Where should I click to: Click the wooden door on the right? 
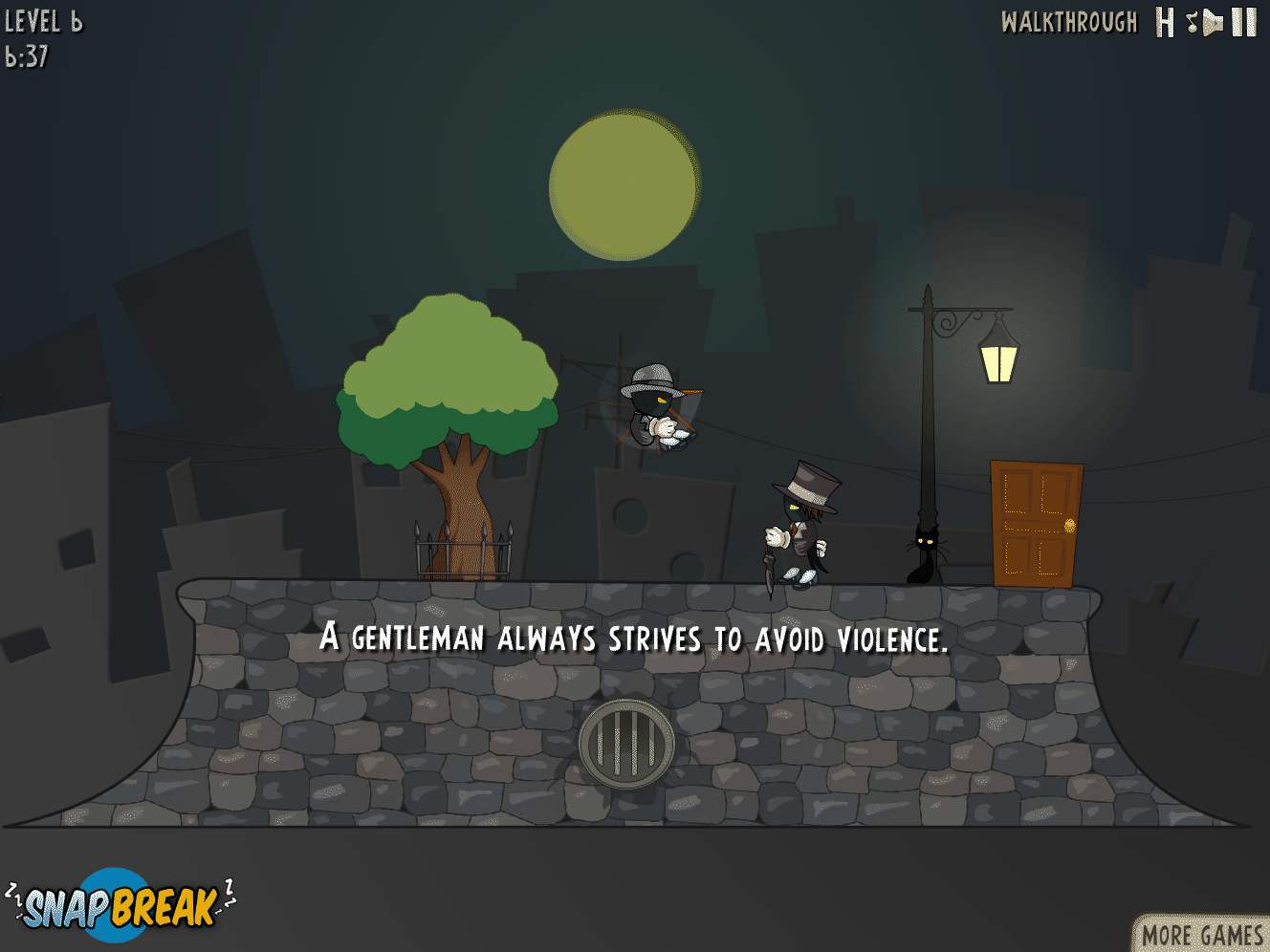(1036, 524)
